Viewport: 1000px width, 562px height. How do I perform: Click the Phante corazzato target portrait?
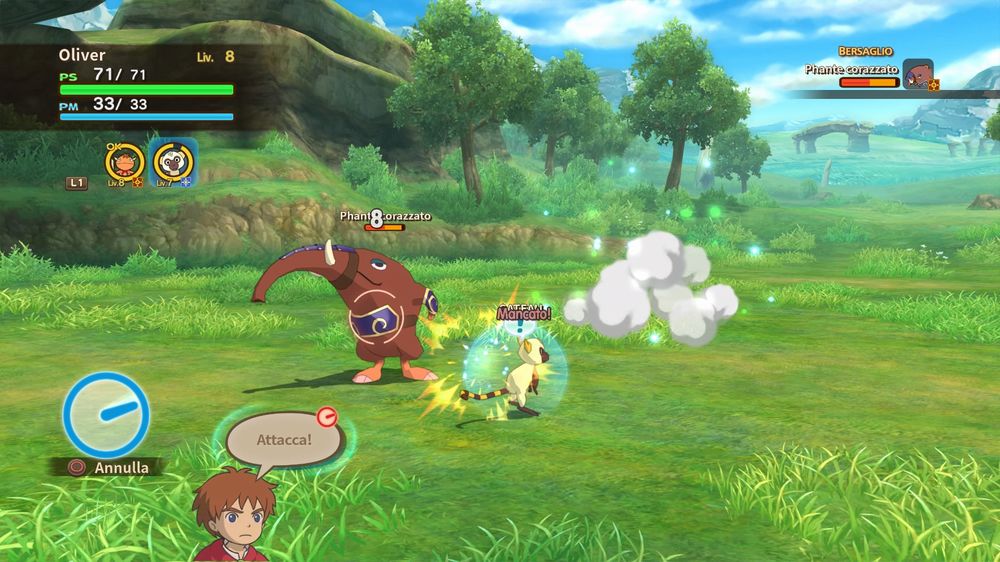[x=917, y=74]
